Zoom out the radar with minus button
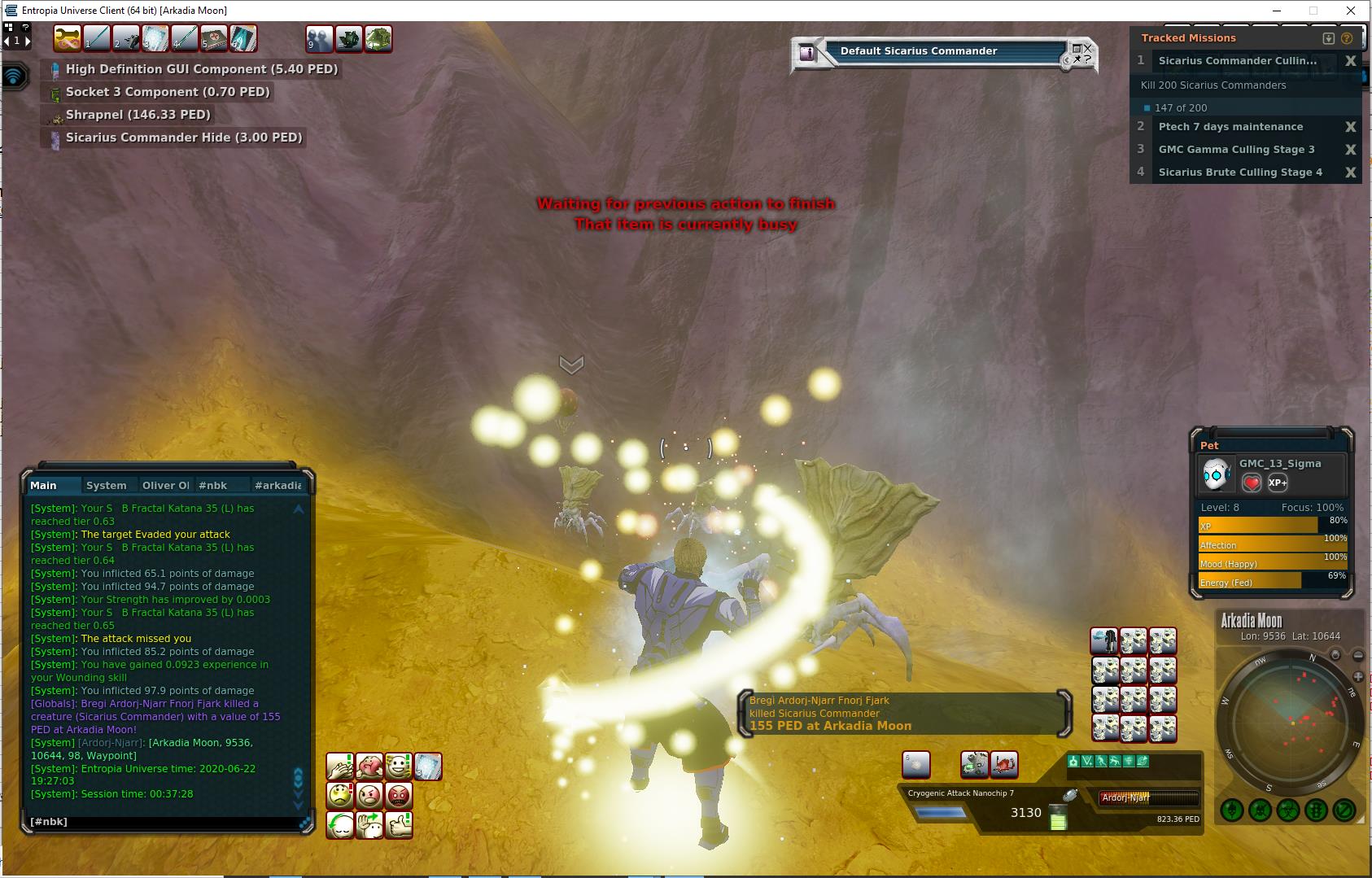 (1358, 656)
